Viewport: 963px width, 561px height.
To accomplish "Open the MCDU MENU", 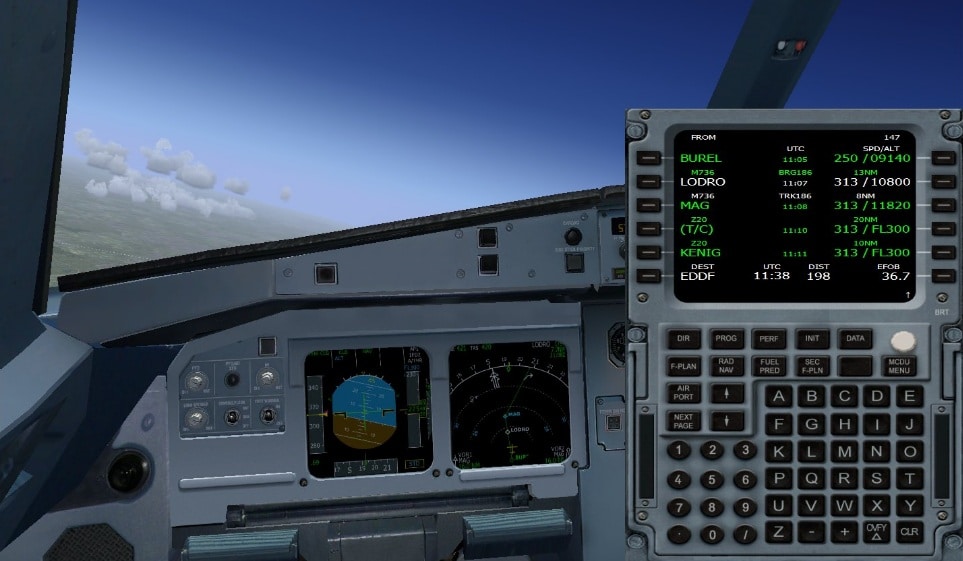I will pos(899,366).
